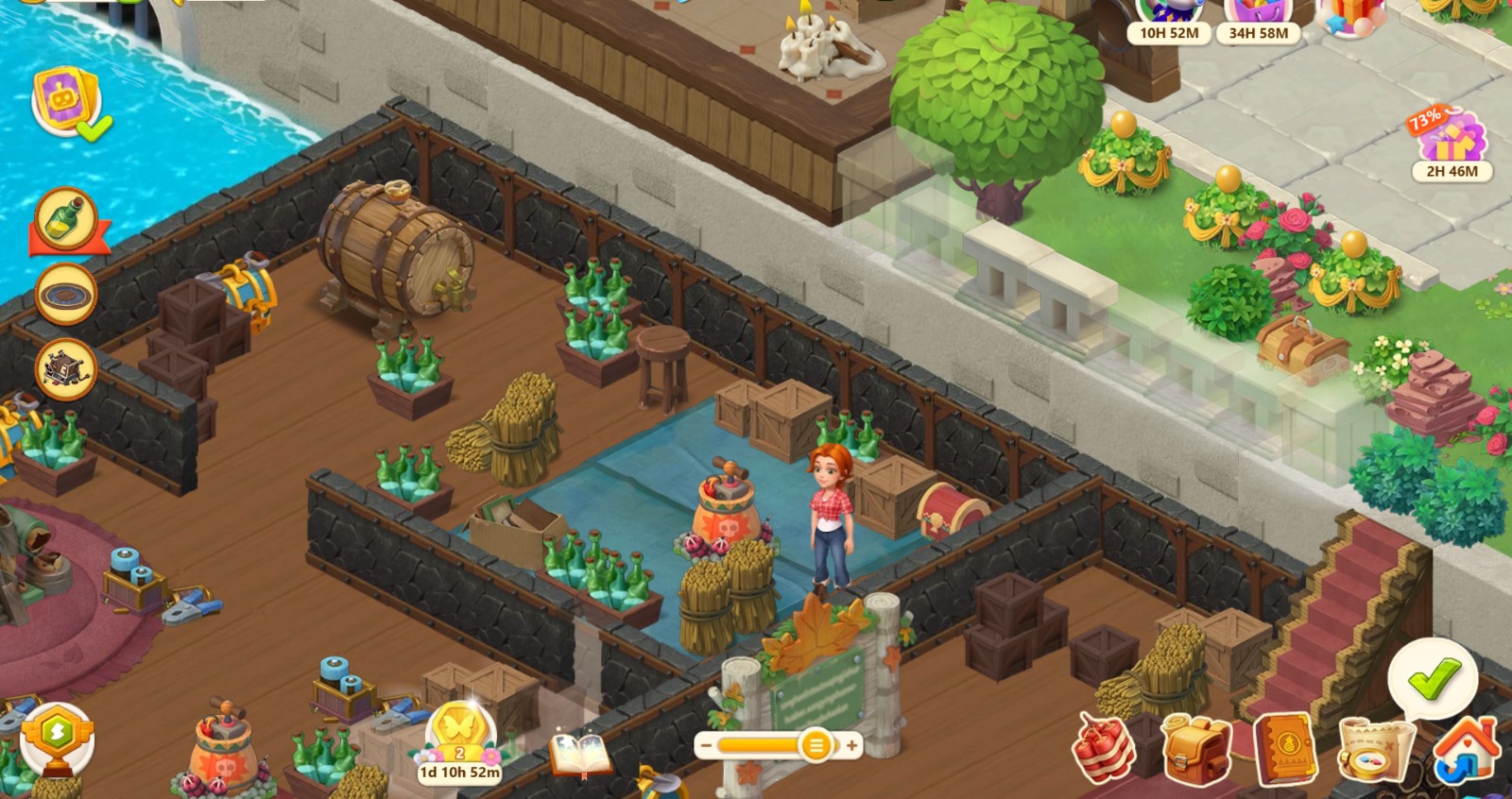Open the green energy trophy badge

[58, 738]
